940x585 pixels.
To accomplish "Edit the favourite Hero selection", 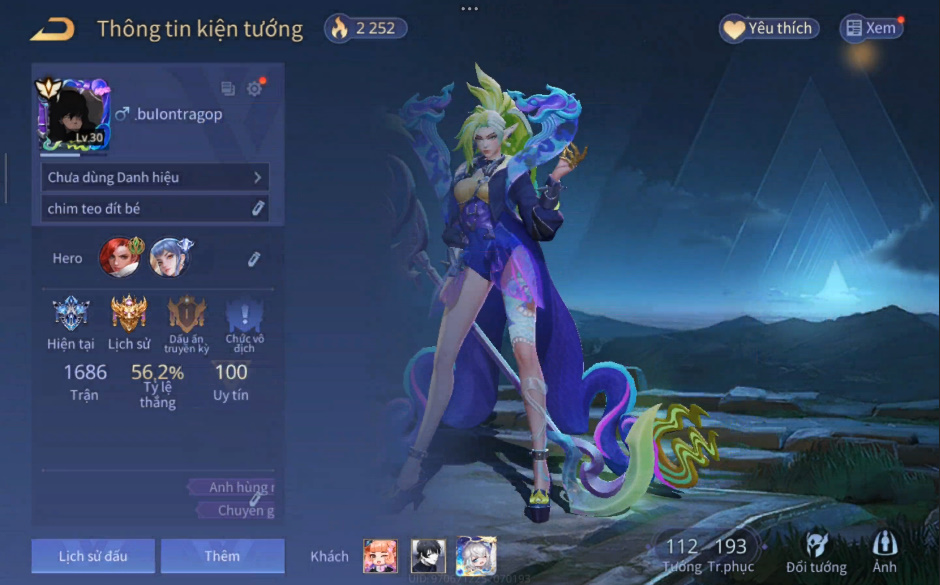I will pyautogui.click(x=254, y=259).
